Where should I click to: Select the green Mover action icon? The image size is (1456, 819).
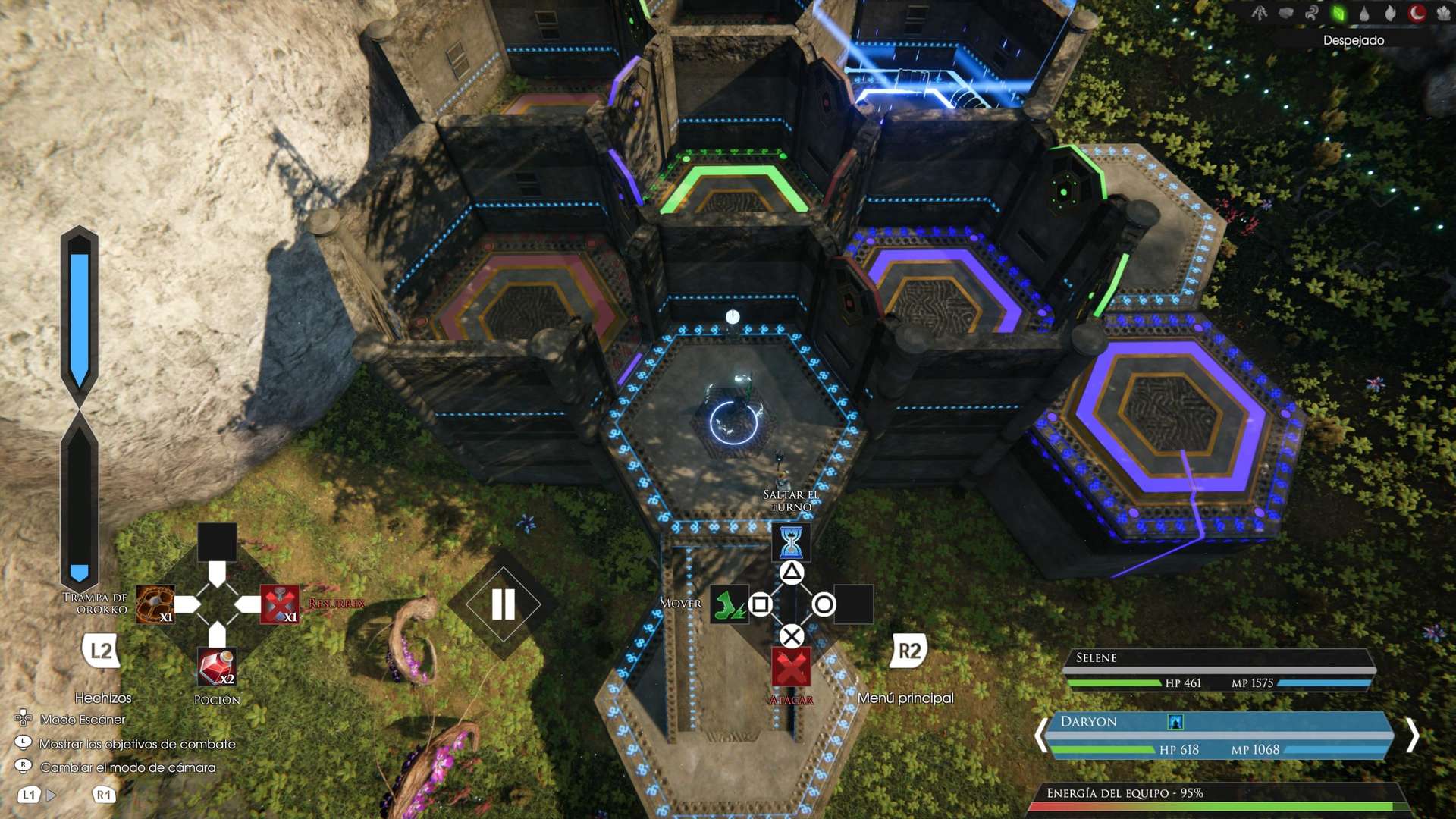tap(729, 604)
